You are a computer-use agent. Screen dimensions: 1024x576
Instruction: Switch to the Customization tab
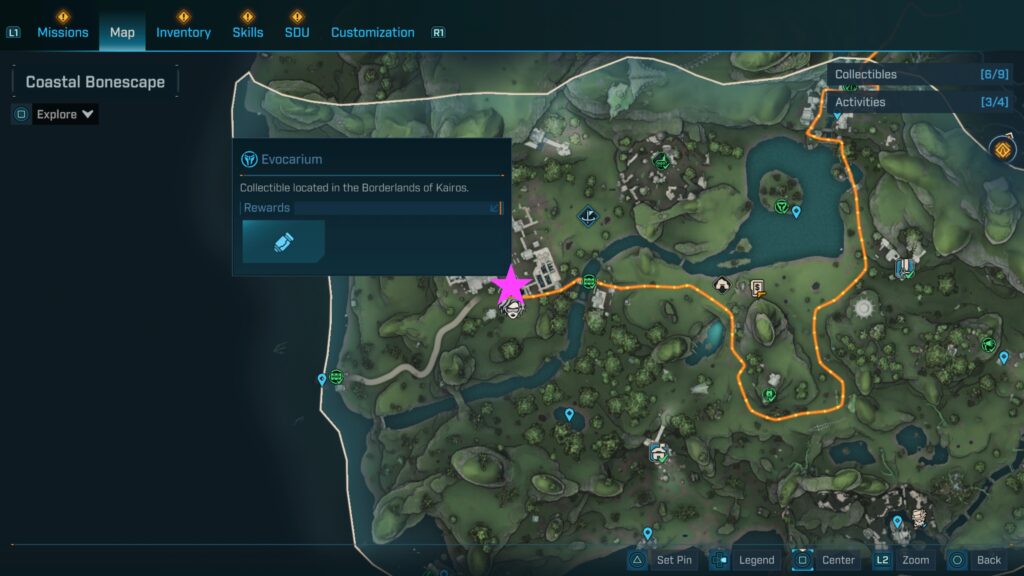coord(372,32)
